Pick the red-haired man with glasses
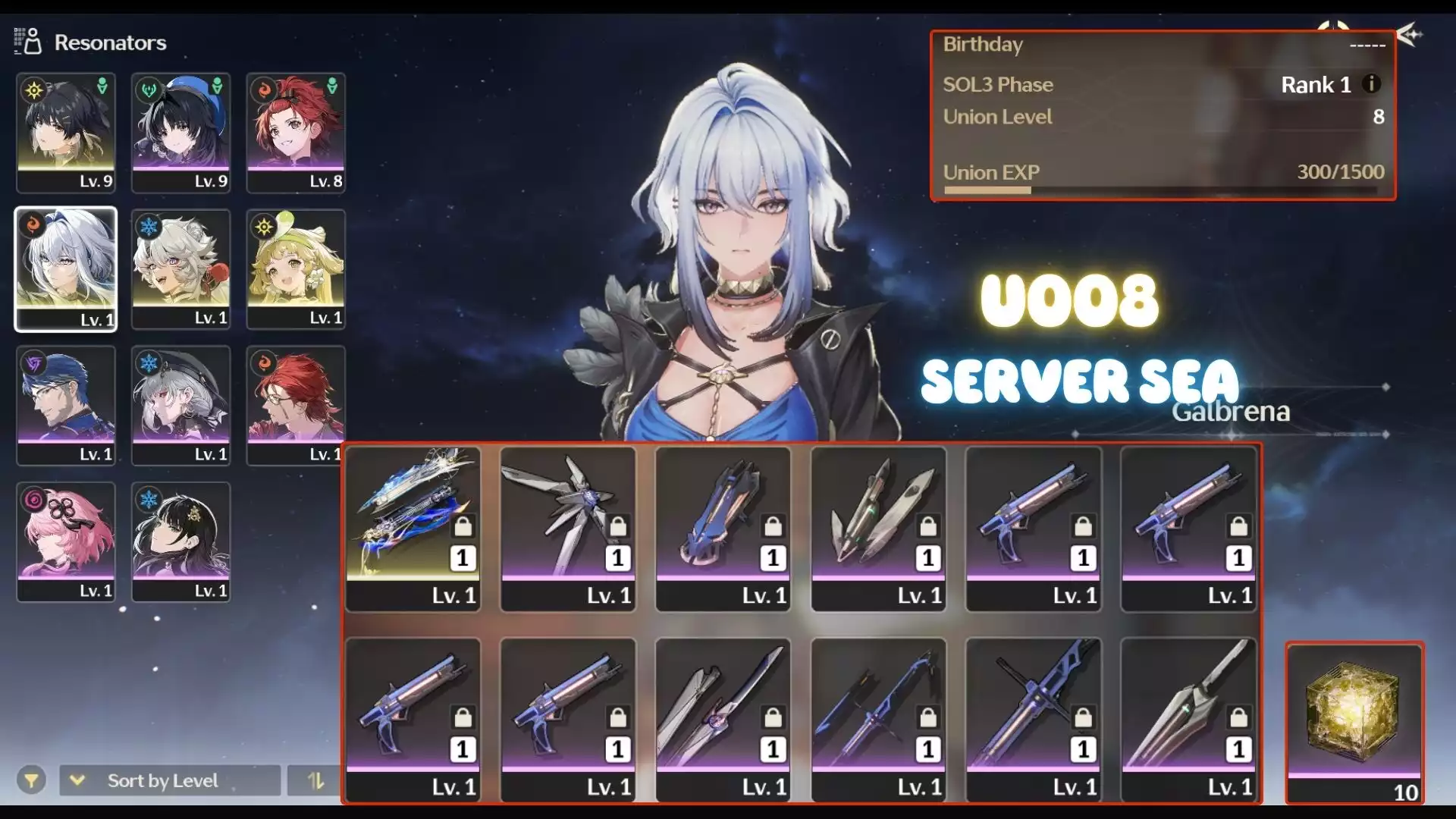 click(x=296, y=406)
